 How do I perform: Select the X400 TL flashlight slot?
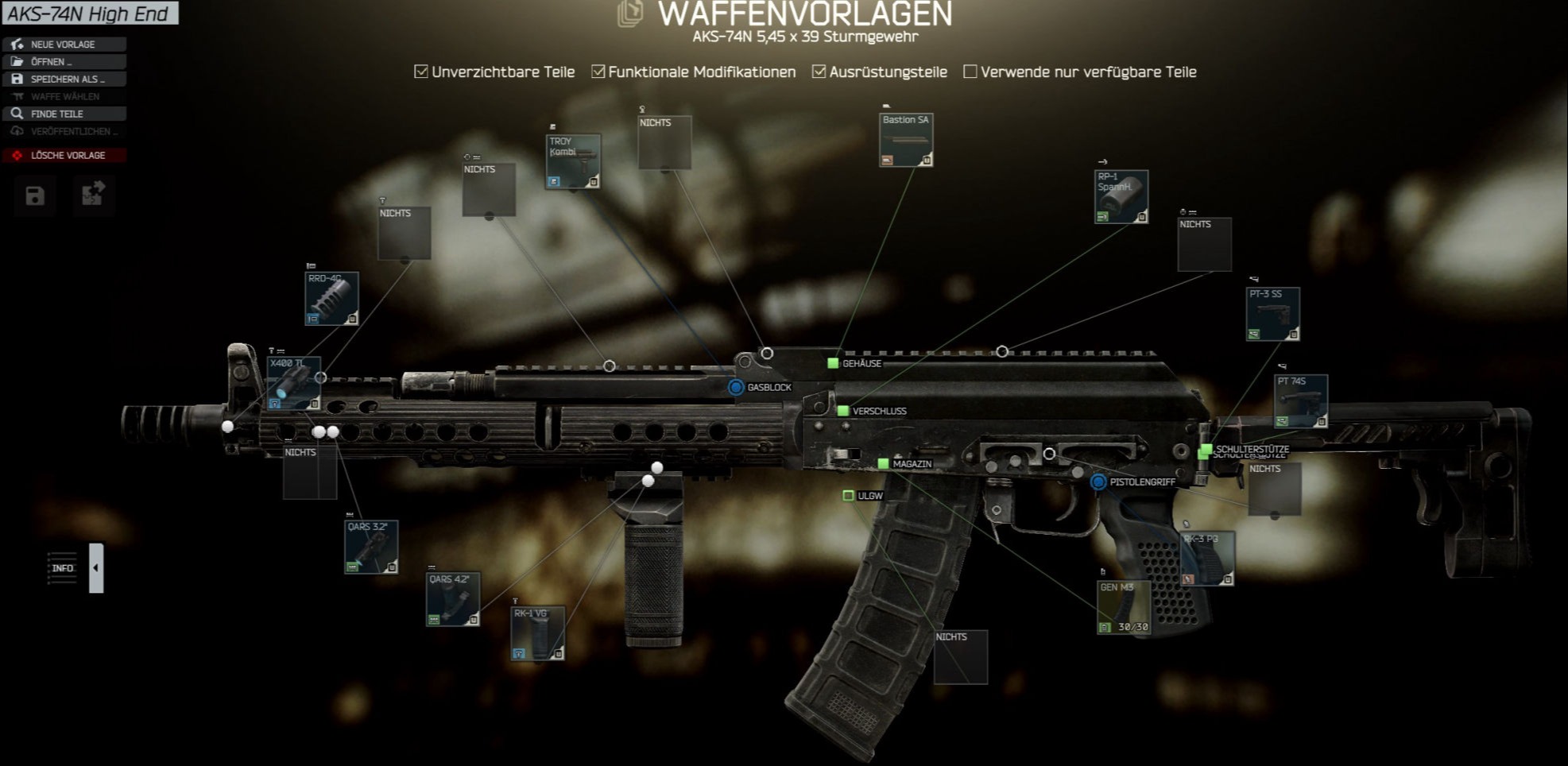click(x=293, y=384)
